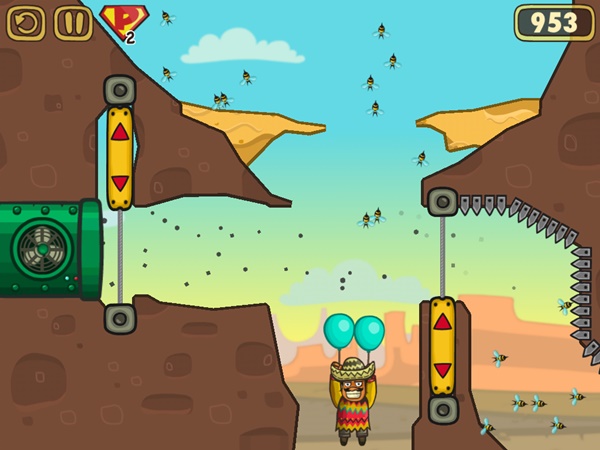Pause the game

73,22
